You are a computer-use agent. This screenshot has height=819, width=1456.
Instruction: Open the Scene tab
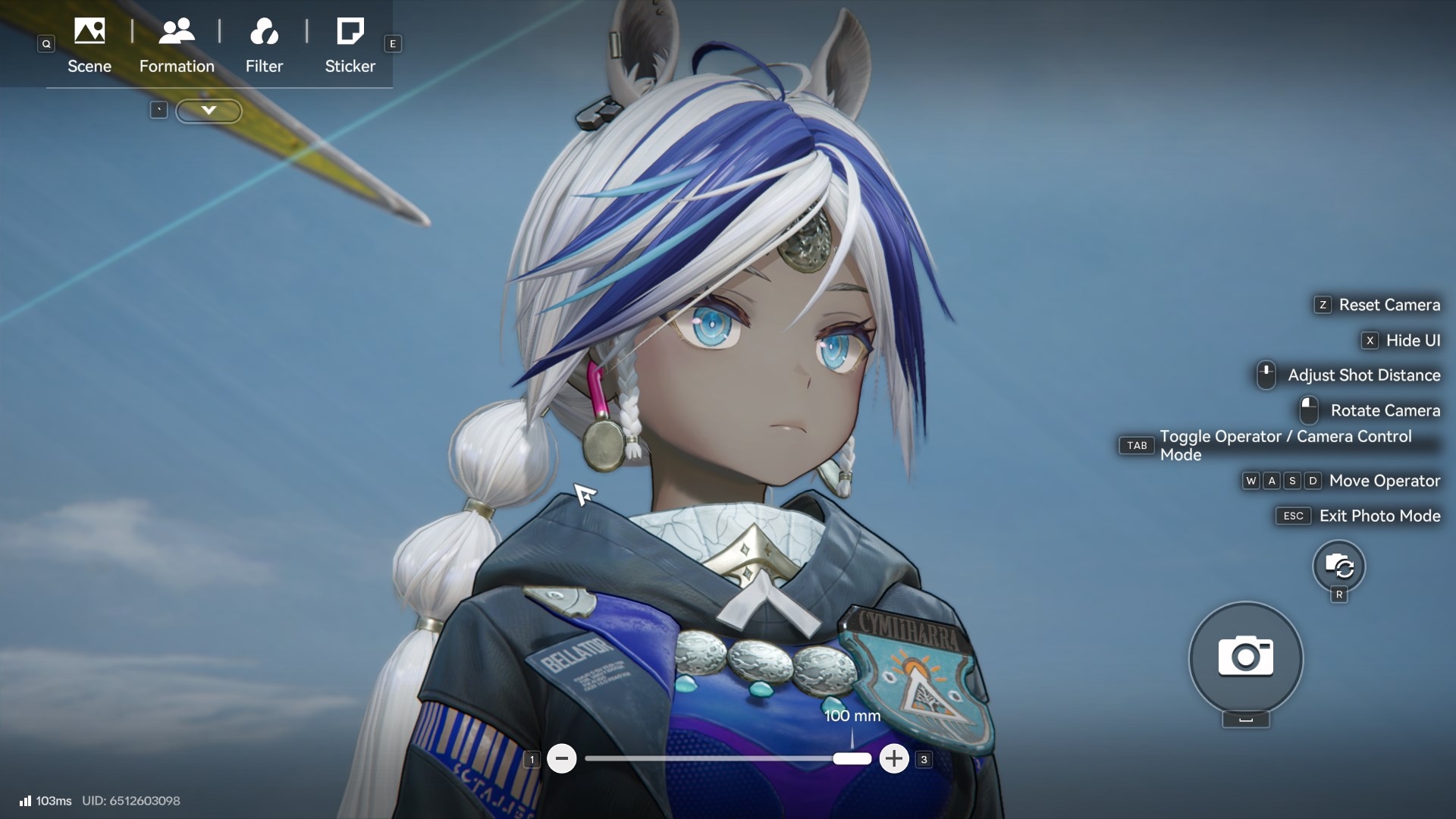(89, 45)
